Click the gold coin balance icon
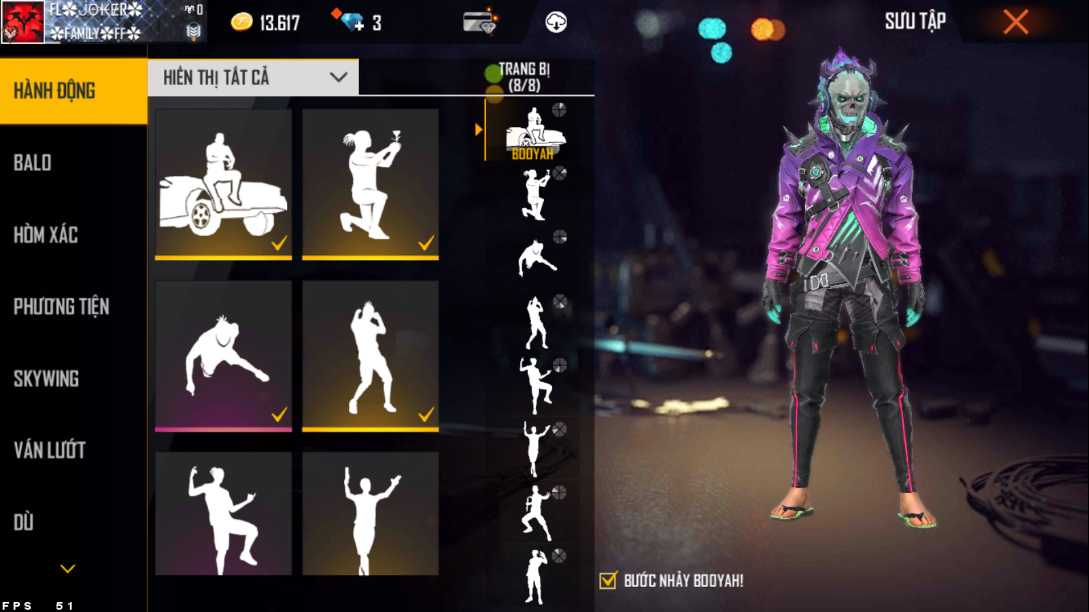 tap(242, 22)
